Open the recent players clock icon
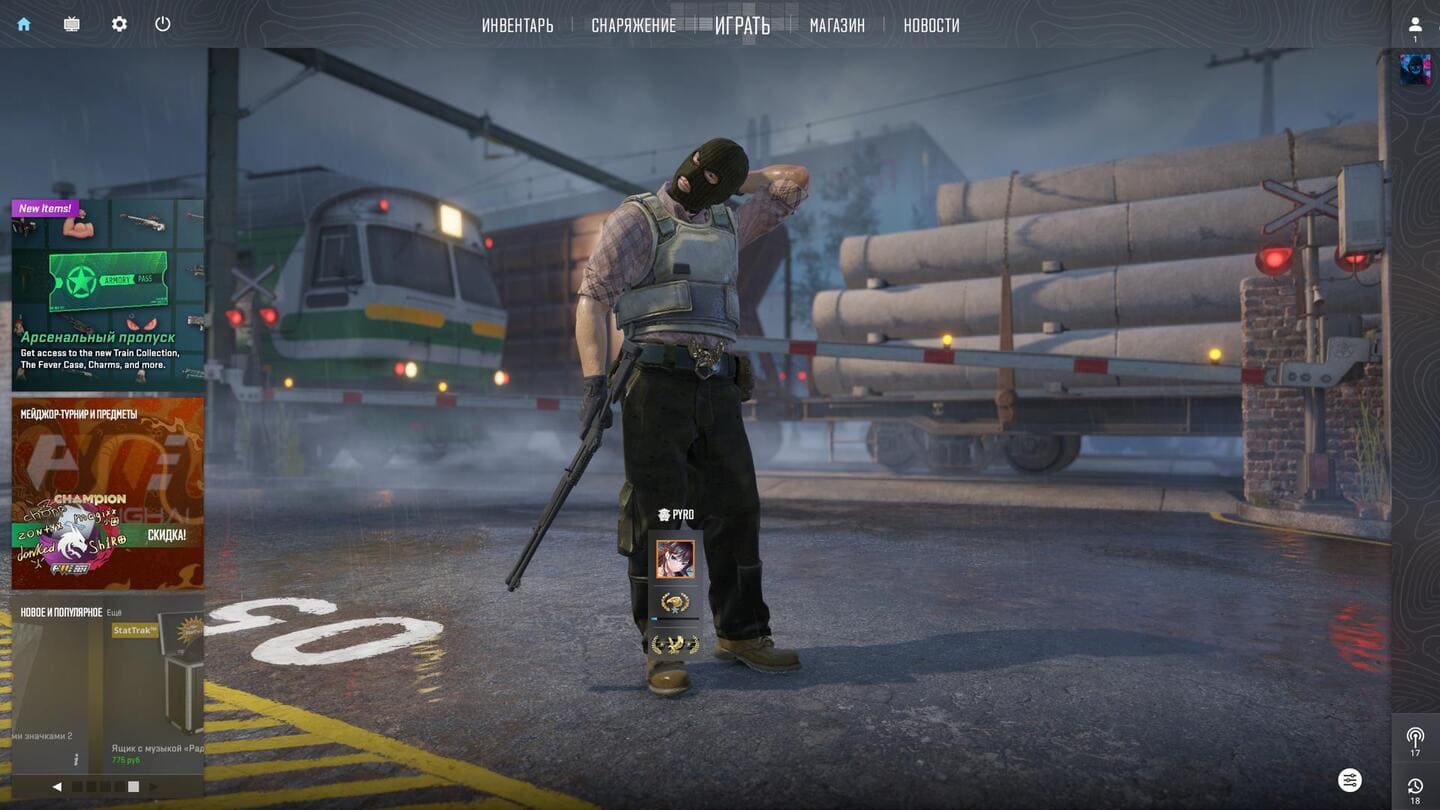 (1415, 787)
